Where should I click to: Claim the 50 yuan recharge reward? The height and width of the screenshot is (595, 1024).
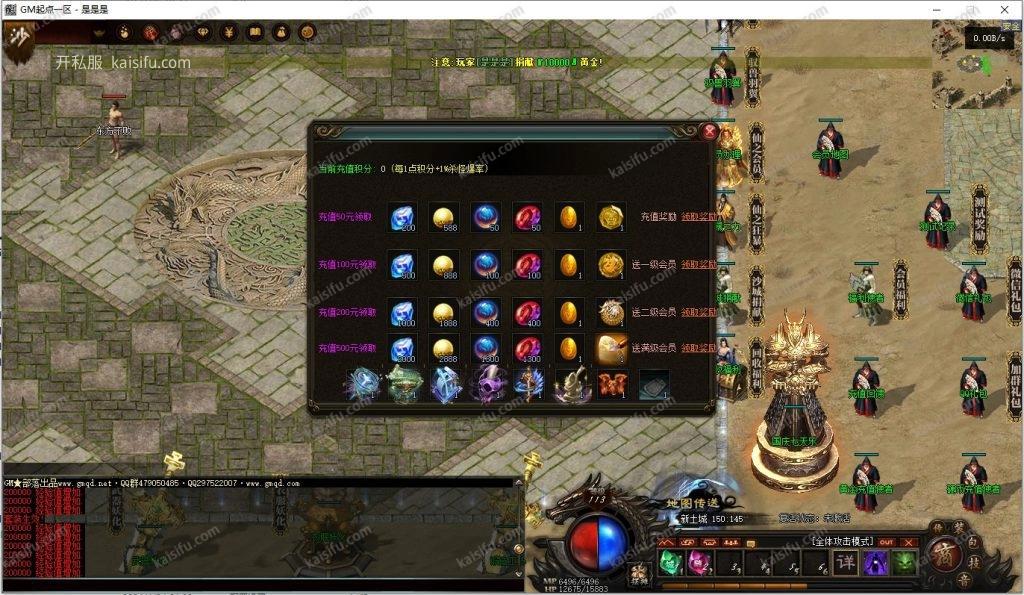[699, 216]
